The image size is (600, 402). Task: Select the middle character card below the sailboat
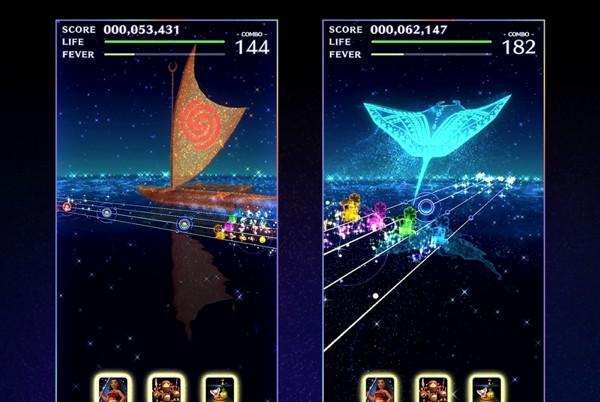pos(165,390)
